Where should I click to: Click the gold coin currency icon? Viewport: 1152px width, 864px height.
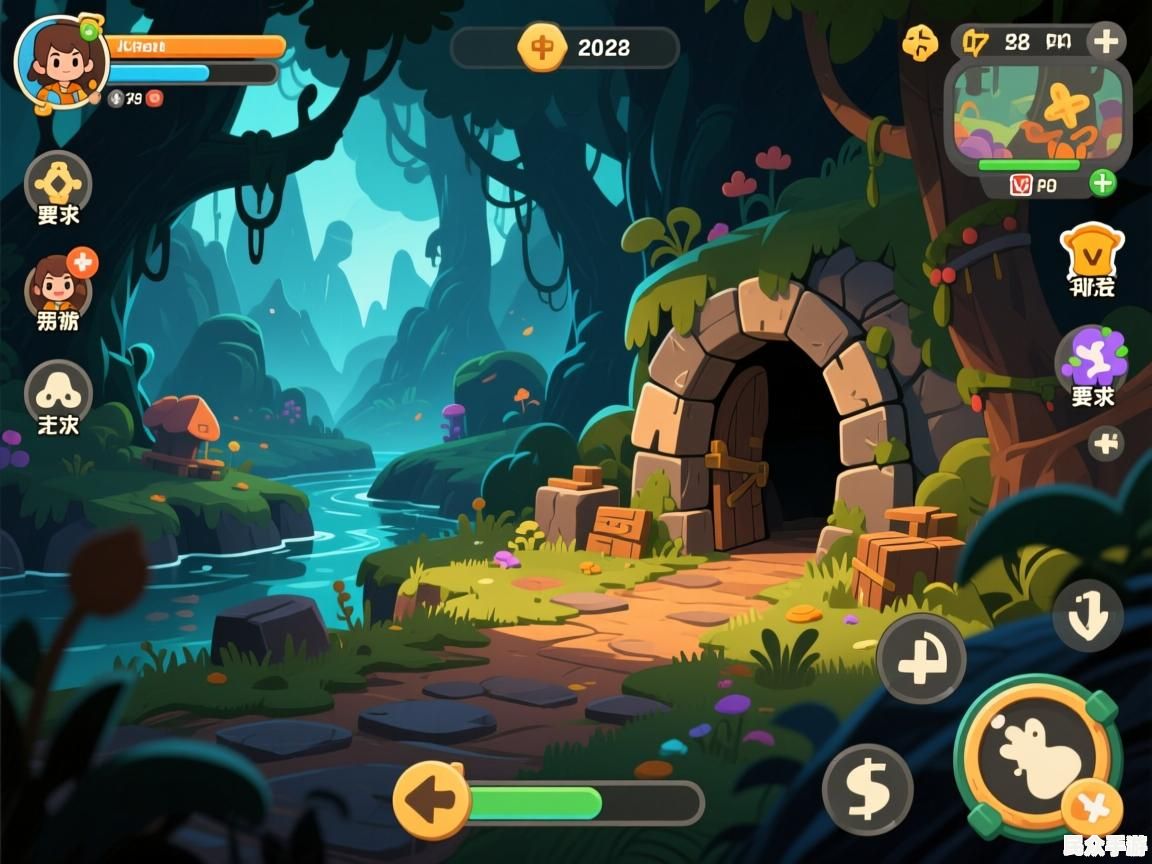click(x=542, y=47)
